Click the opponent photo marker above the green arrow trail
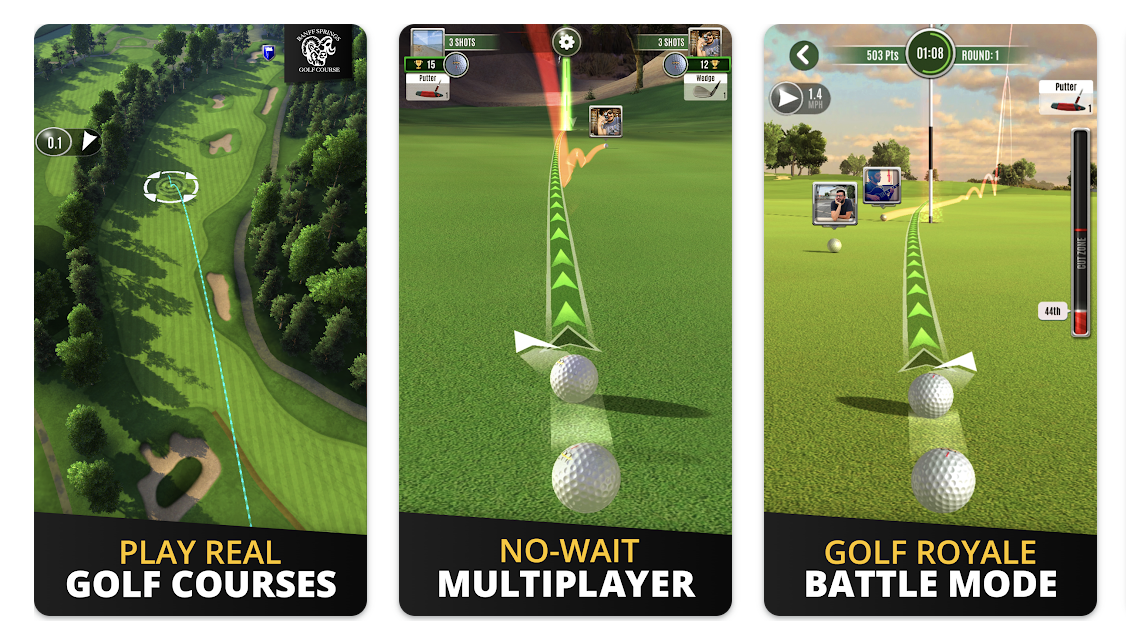Screen dimensions: 1126x636 pos(605,122)
